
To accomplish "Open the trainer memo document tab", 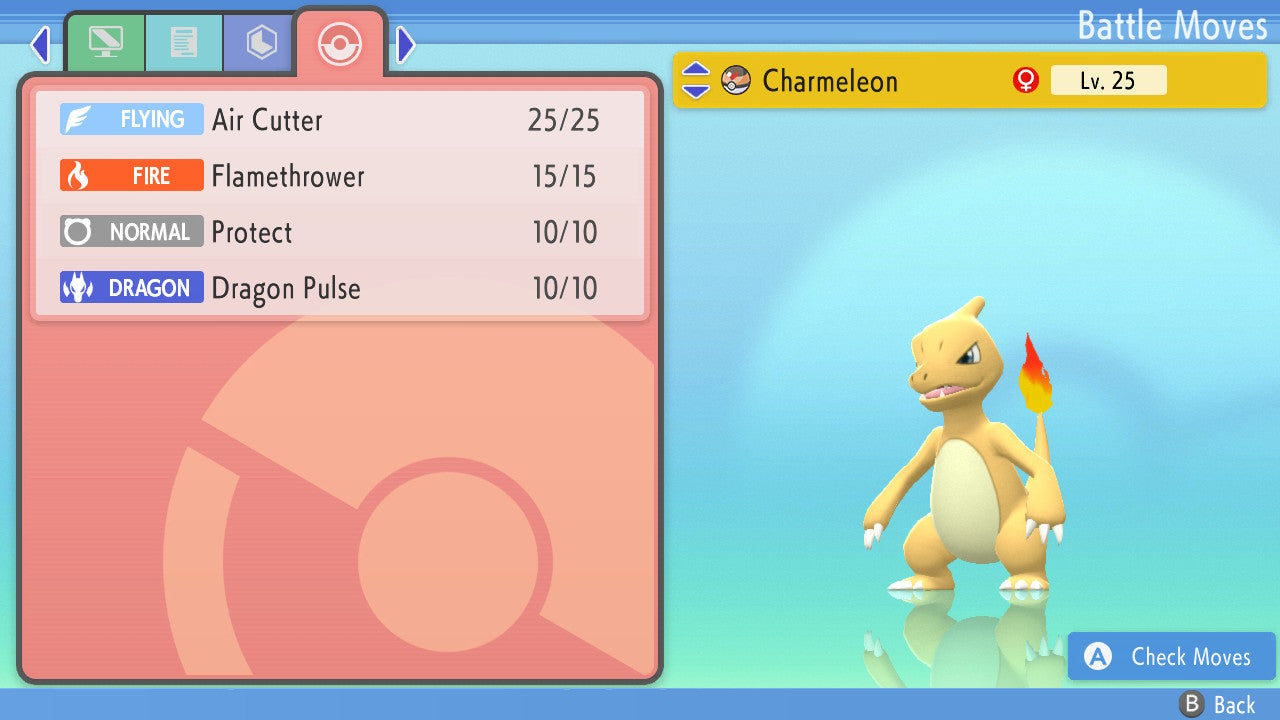I will (x=183, y=43).
